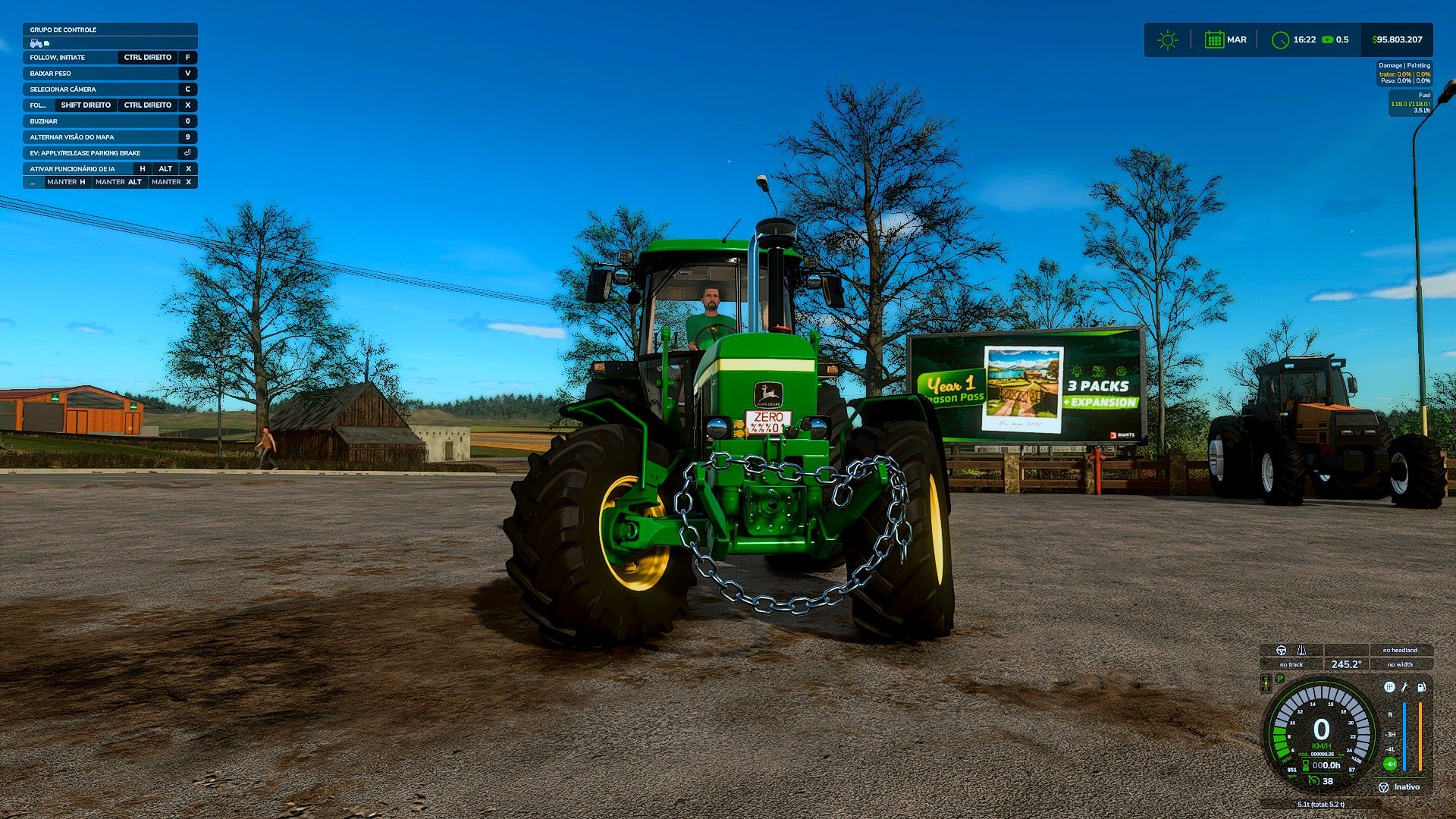
Task: Click the cruise control speed icon
Action: (1313, 781)
